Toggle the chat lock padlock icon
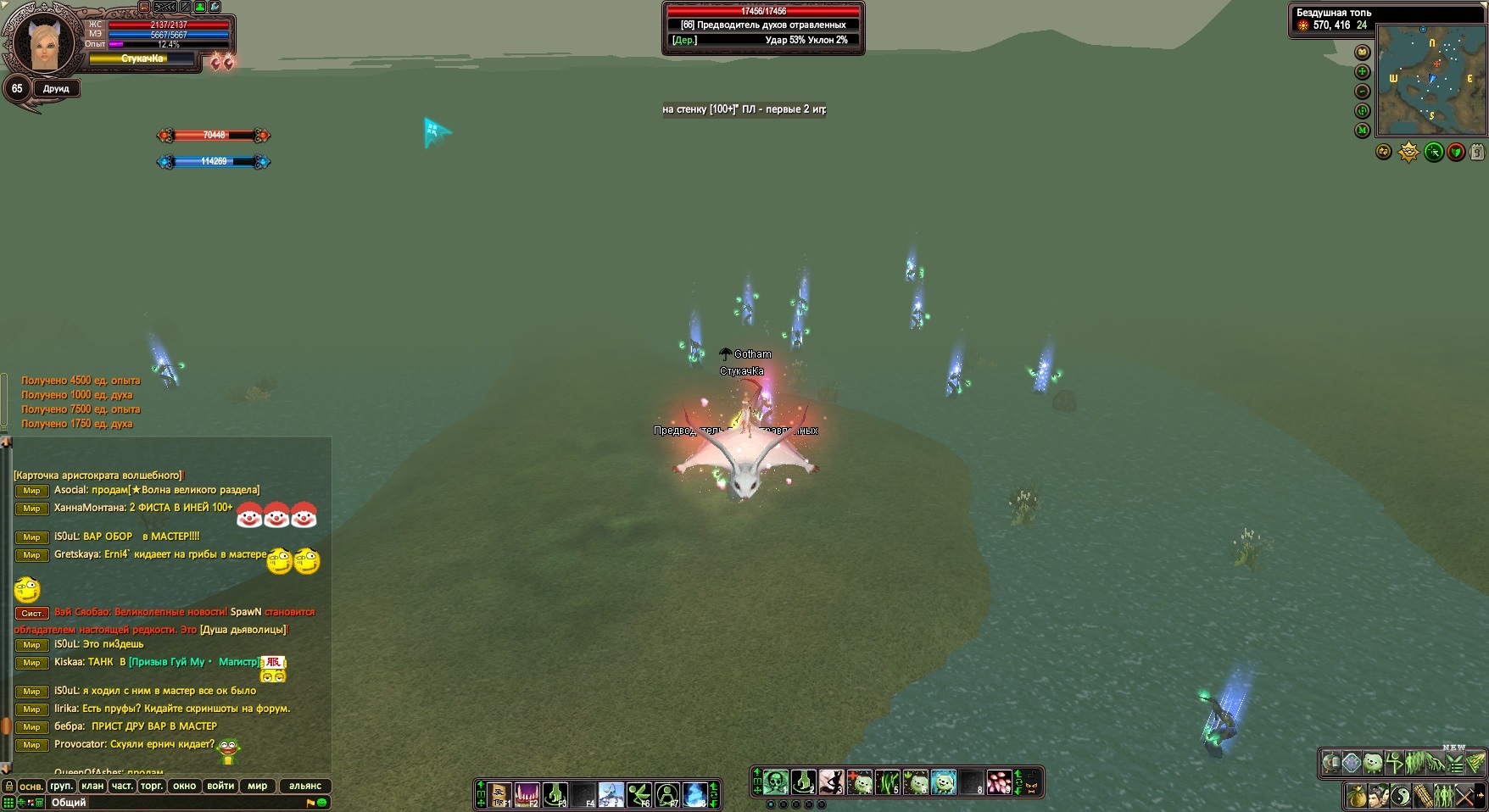The image size is (1489, 812). [9, 786]
